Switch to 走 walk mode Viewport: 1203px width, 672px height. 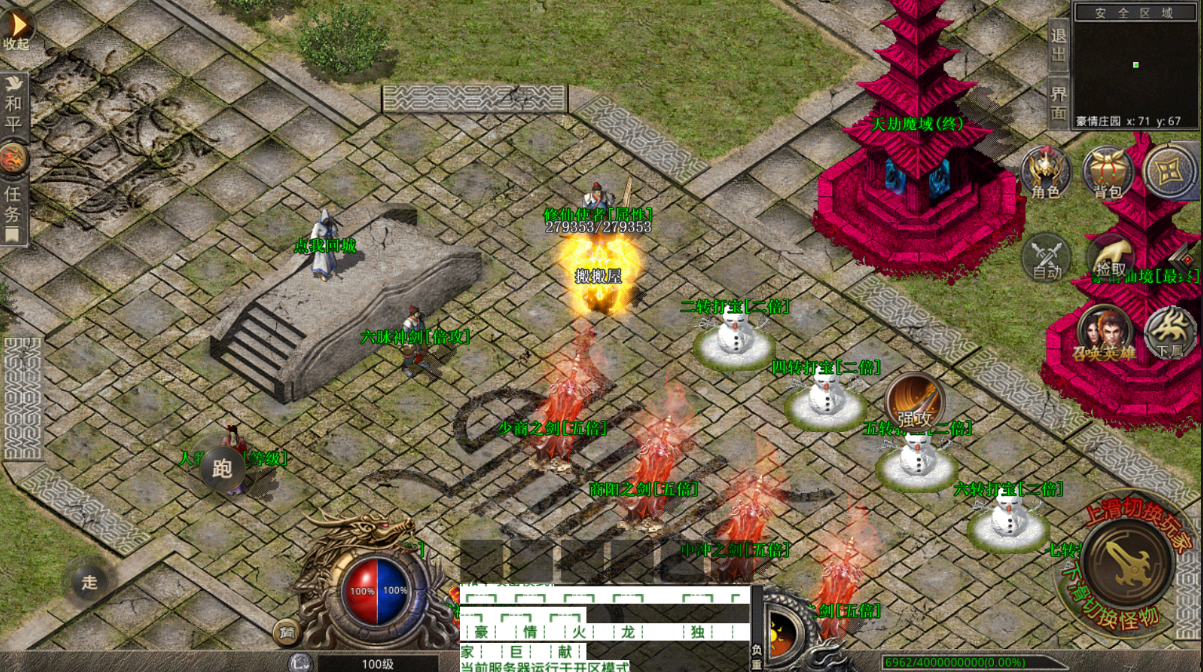[89, 582]
